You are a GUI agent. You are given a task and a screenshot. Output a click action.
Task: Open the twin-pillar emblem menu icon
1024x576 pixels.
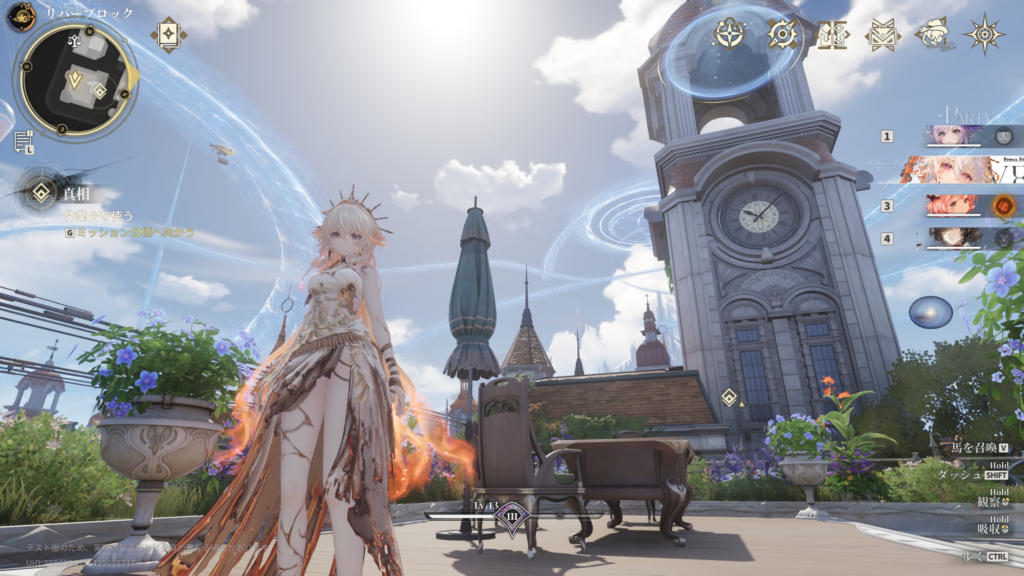832,34
